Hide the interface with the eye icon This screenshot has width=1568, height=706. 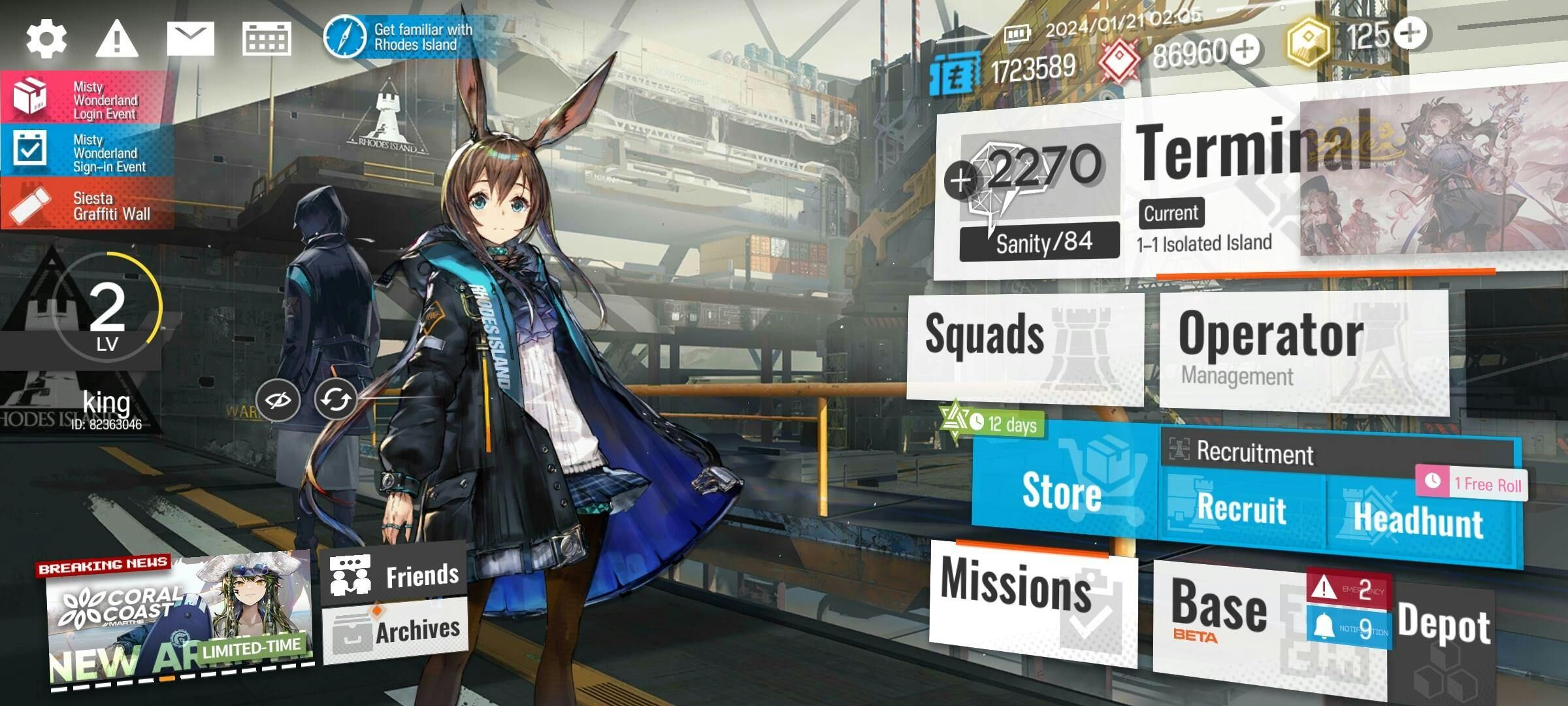(278, 399)
